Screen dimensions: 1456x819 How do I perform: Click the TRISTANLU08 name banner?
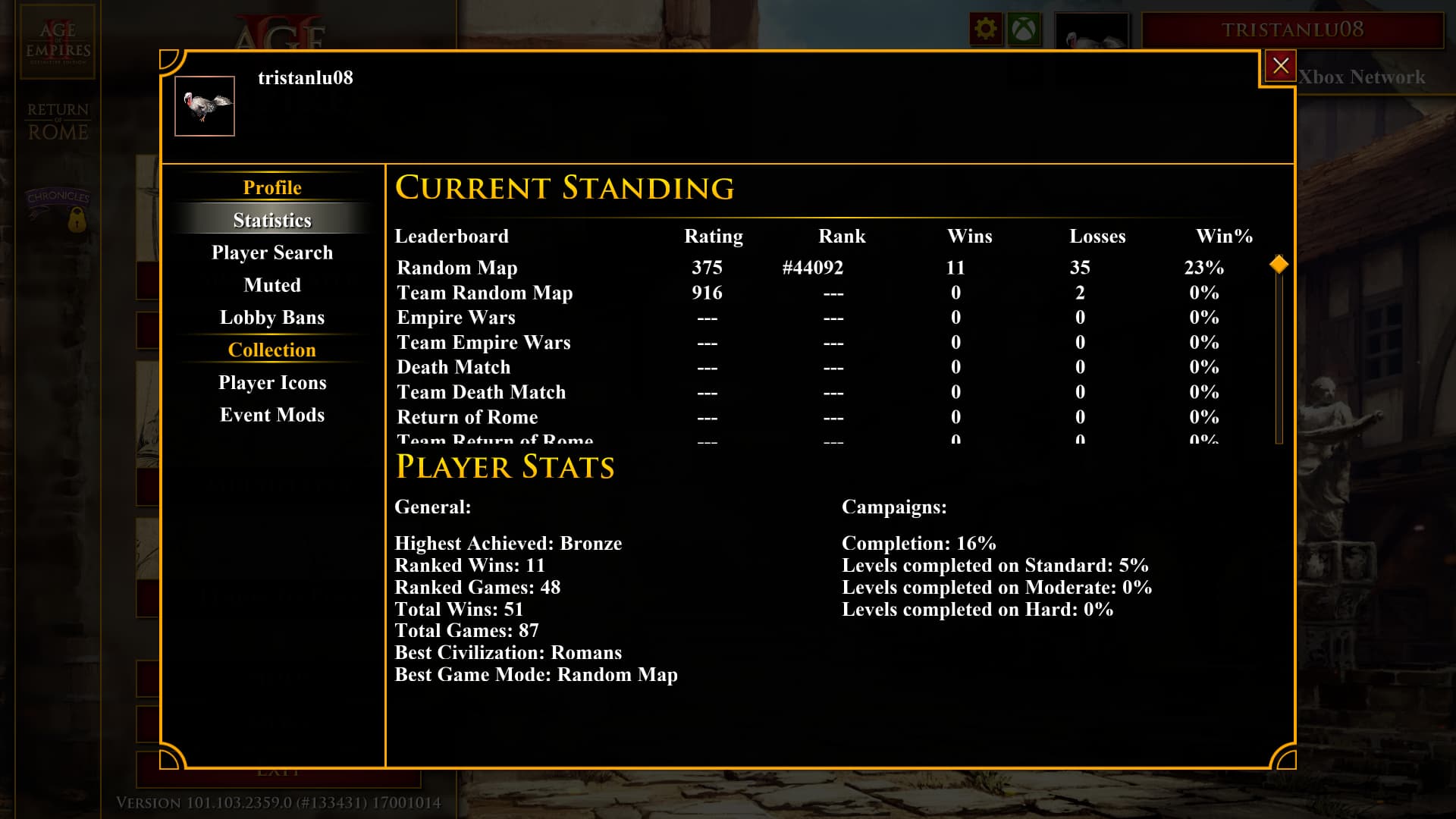[1292, 30]
